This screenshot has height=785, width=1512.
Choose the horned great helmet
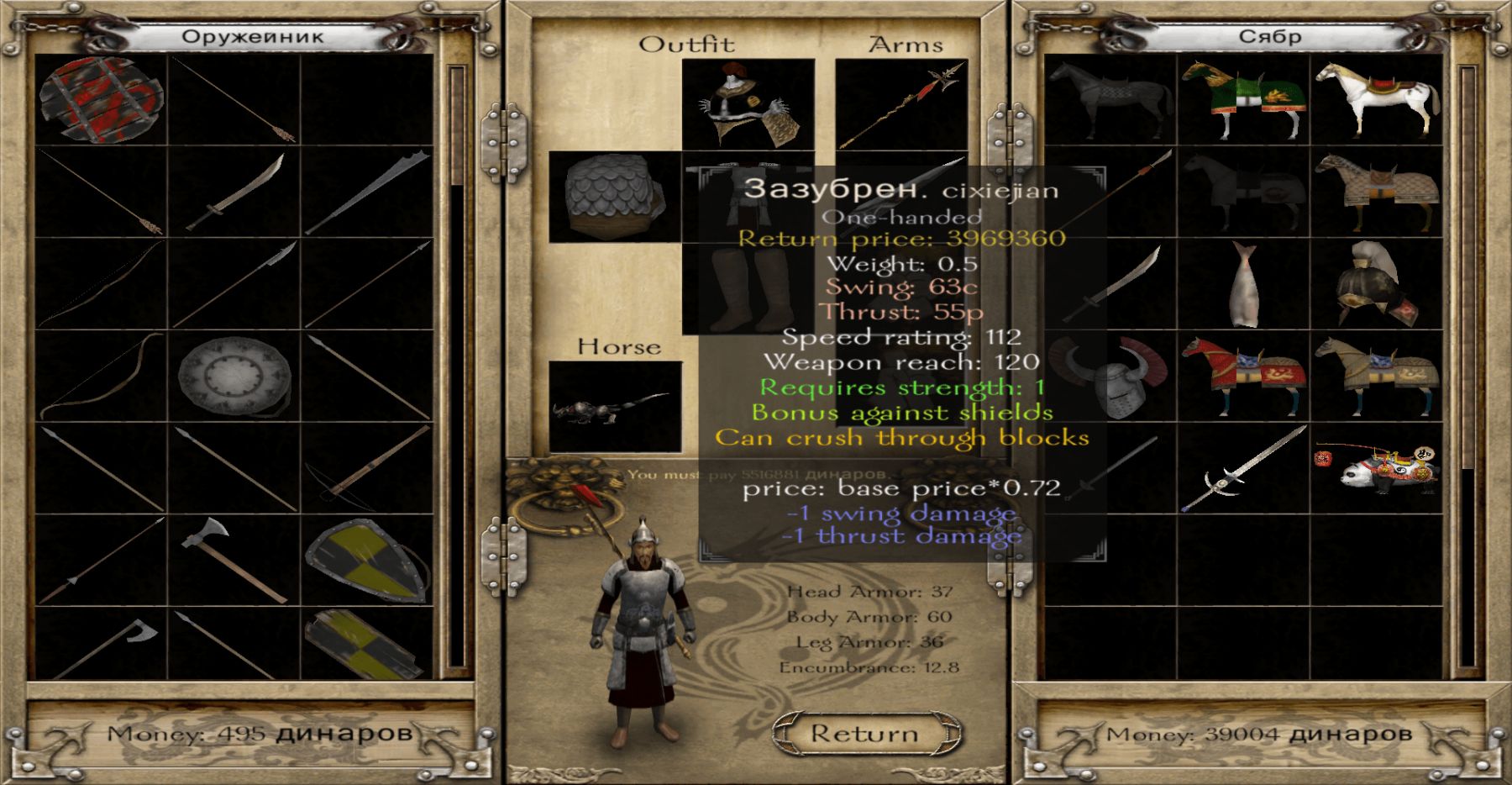coord(1110,377)
